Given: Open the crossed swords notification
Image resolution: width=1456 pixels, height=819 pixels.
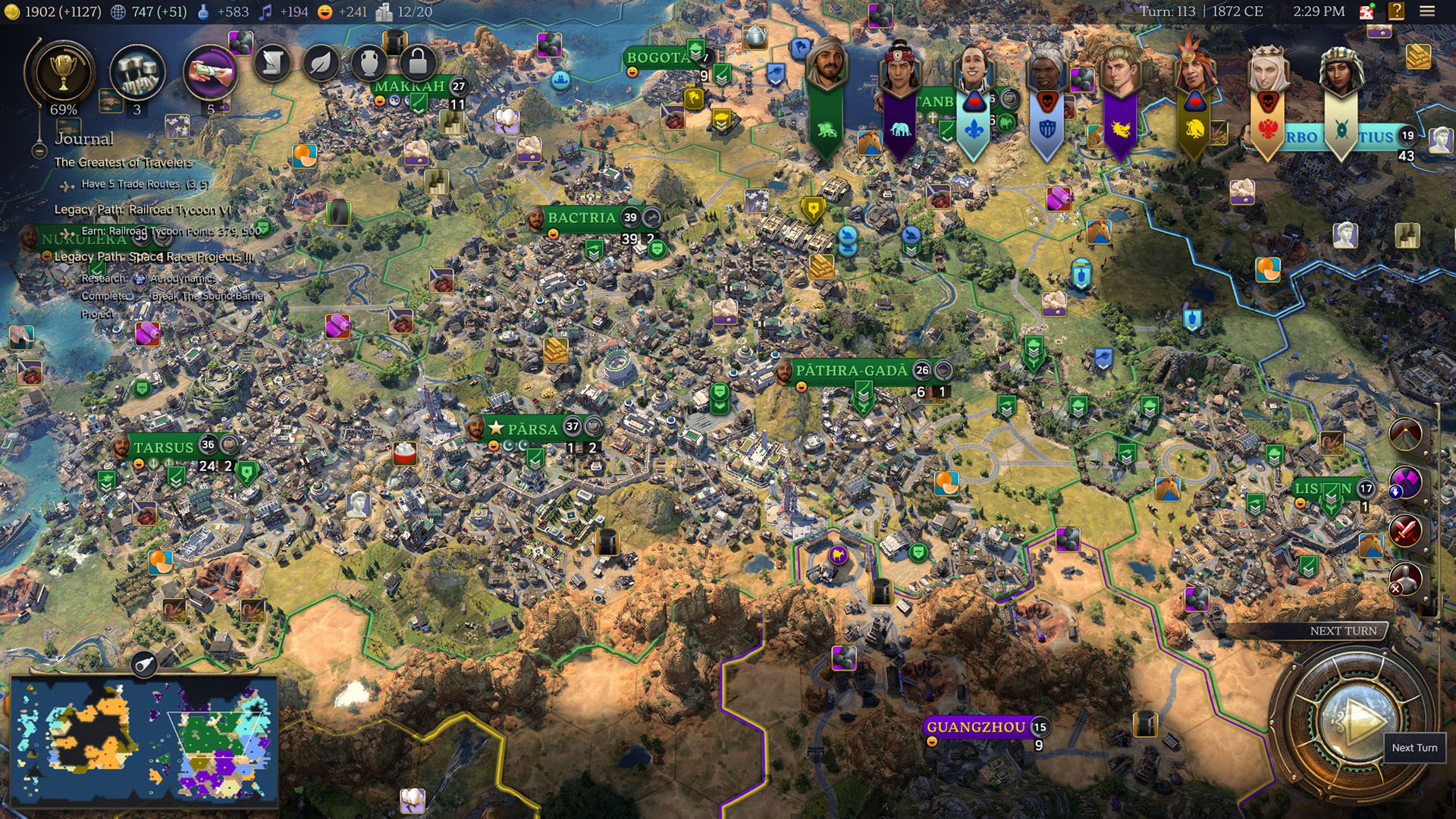Looking at the screenshot, I should click(x=1405, y=531).
